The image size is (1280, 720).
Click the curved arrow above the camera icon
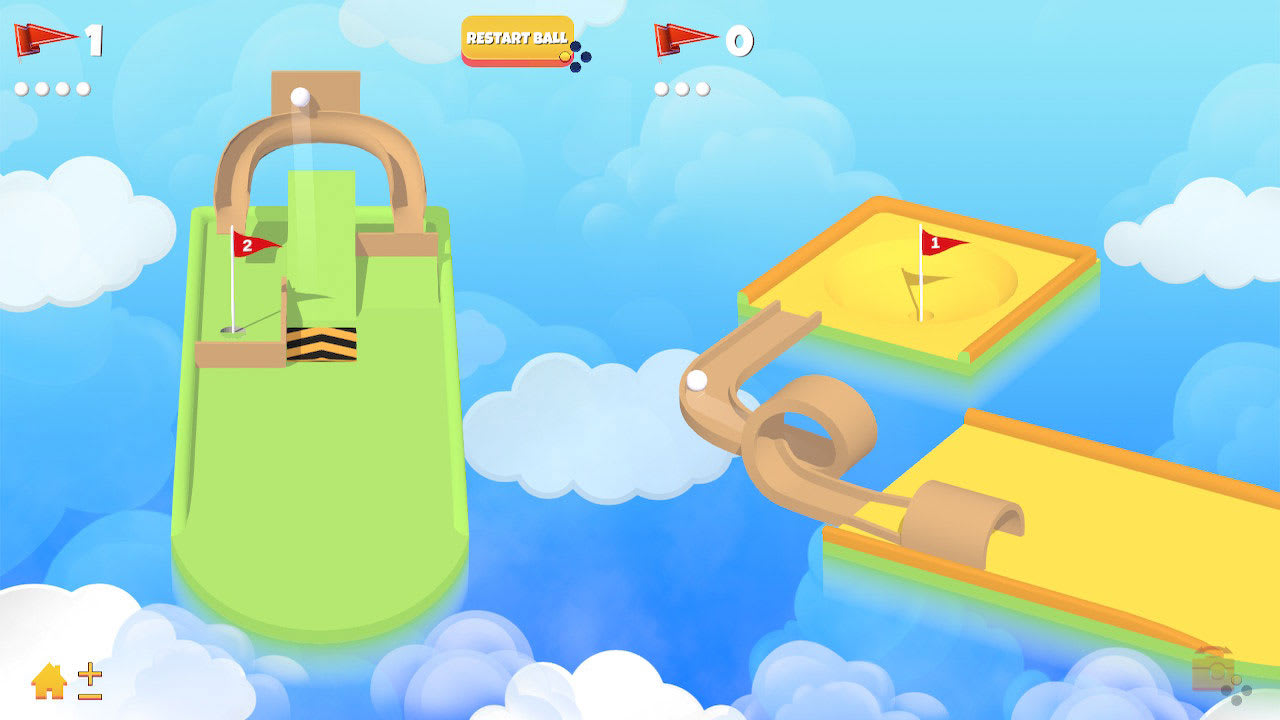(1213, 650)
